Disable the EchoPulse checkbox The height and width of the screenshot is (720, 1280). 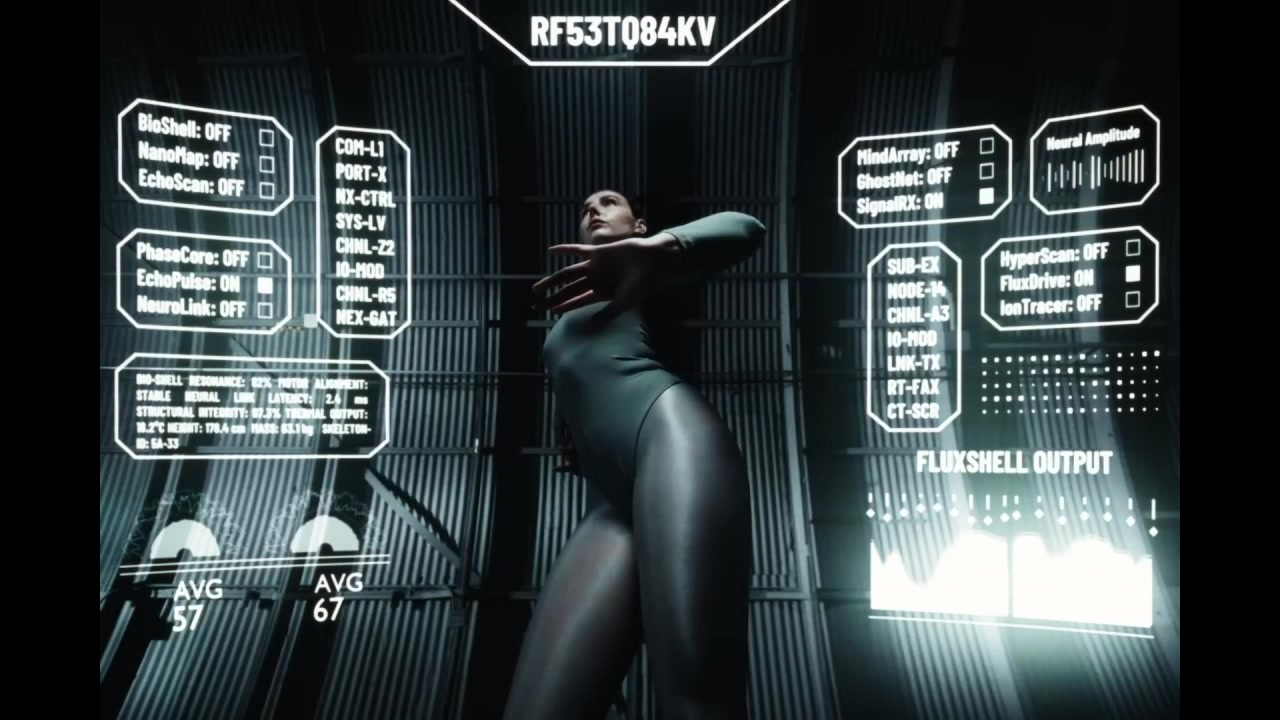265,285
